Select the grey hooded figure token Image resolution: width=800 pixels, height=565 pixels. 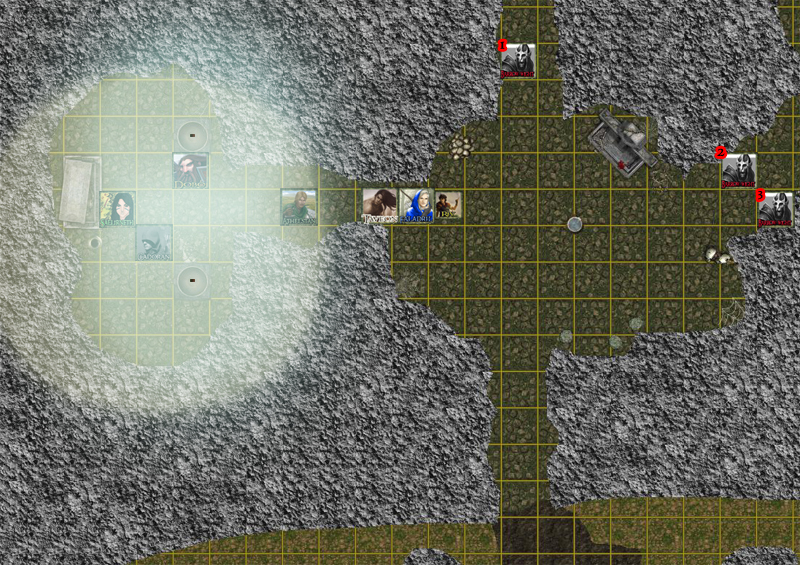pos(153,243)
